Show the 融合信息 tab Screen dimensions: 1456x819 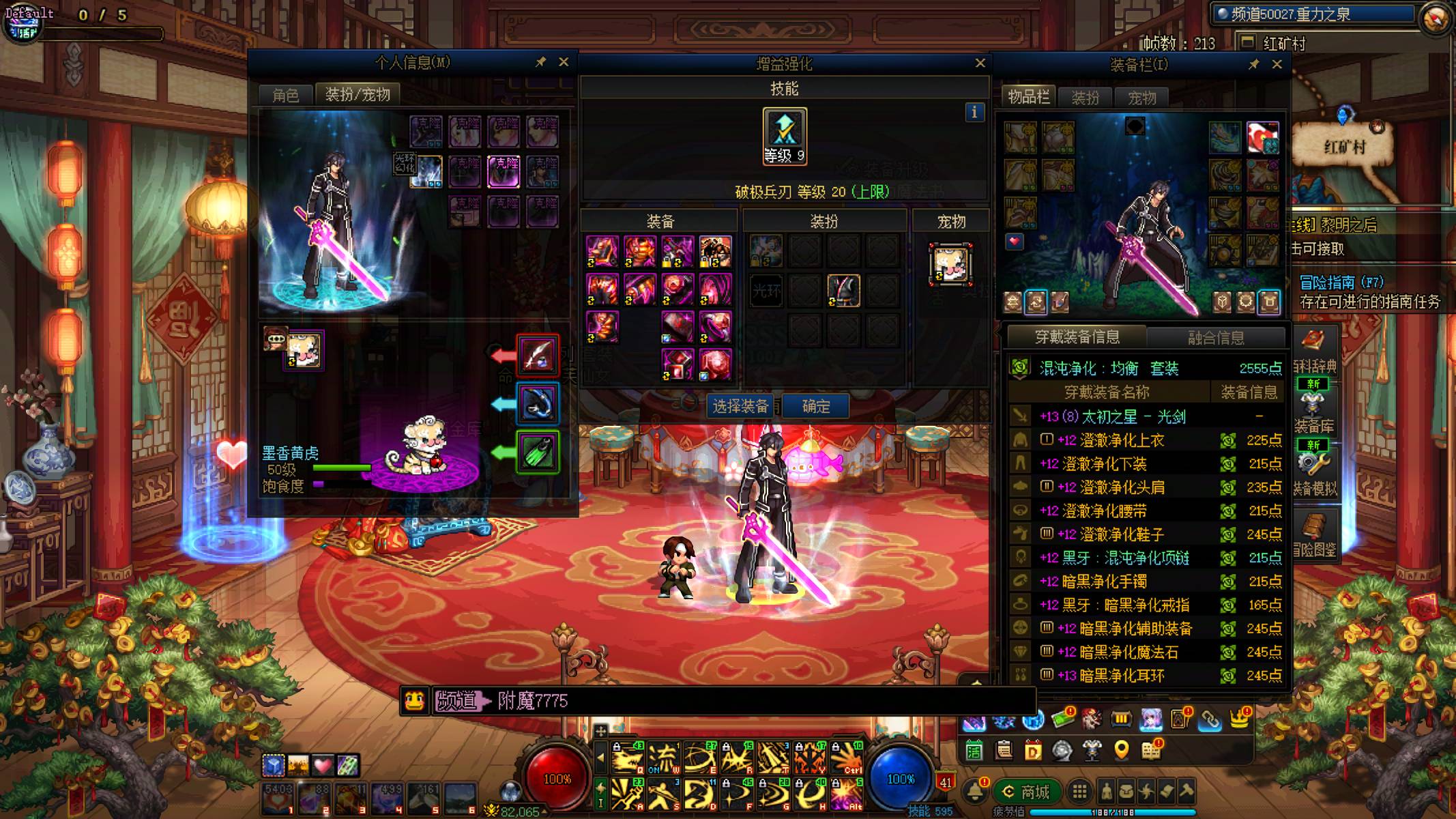click(1215, 337)
